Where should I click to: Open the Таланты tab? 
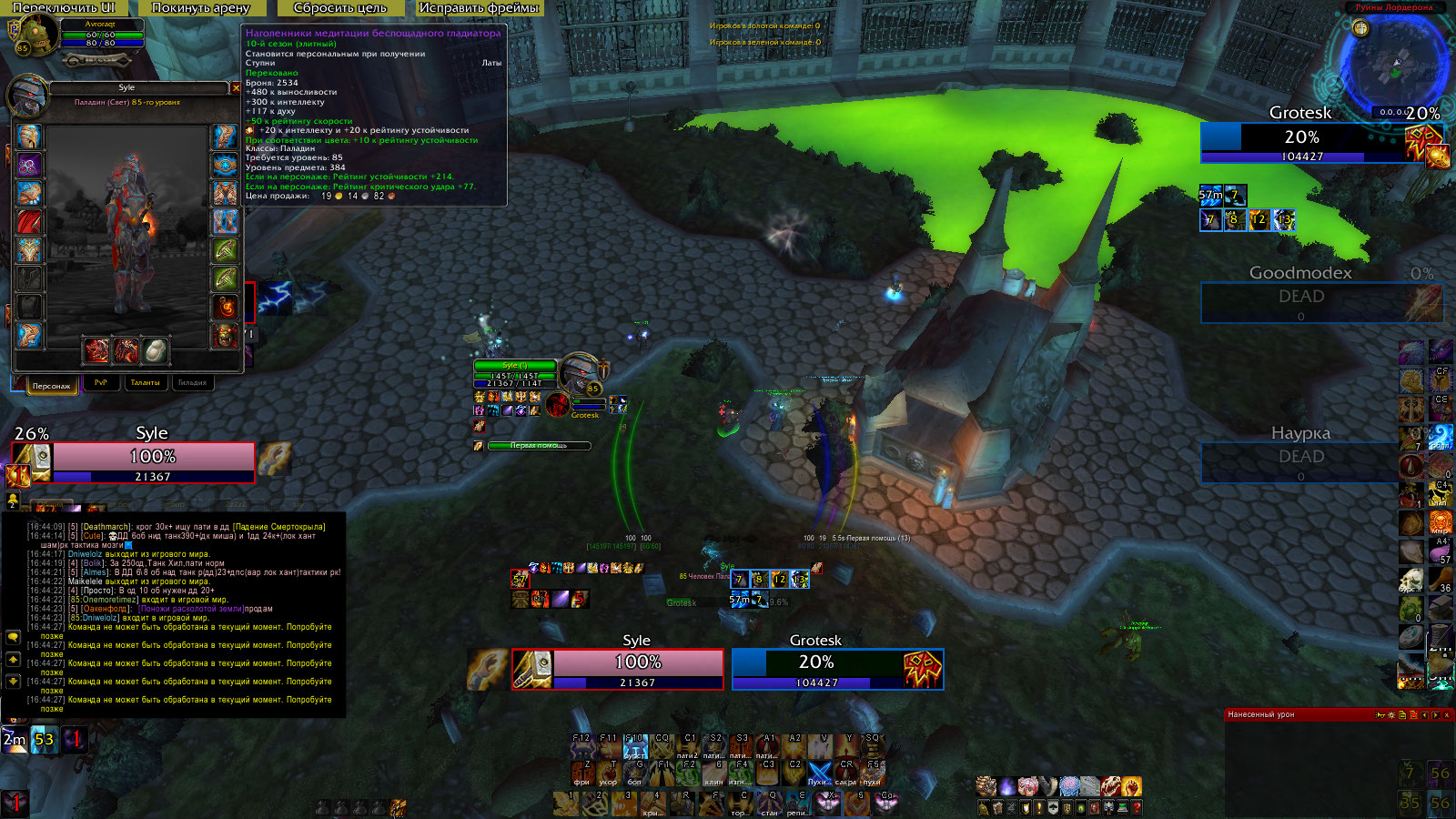click(x=145, y=383)
